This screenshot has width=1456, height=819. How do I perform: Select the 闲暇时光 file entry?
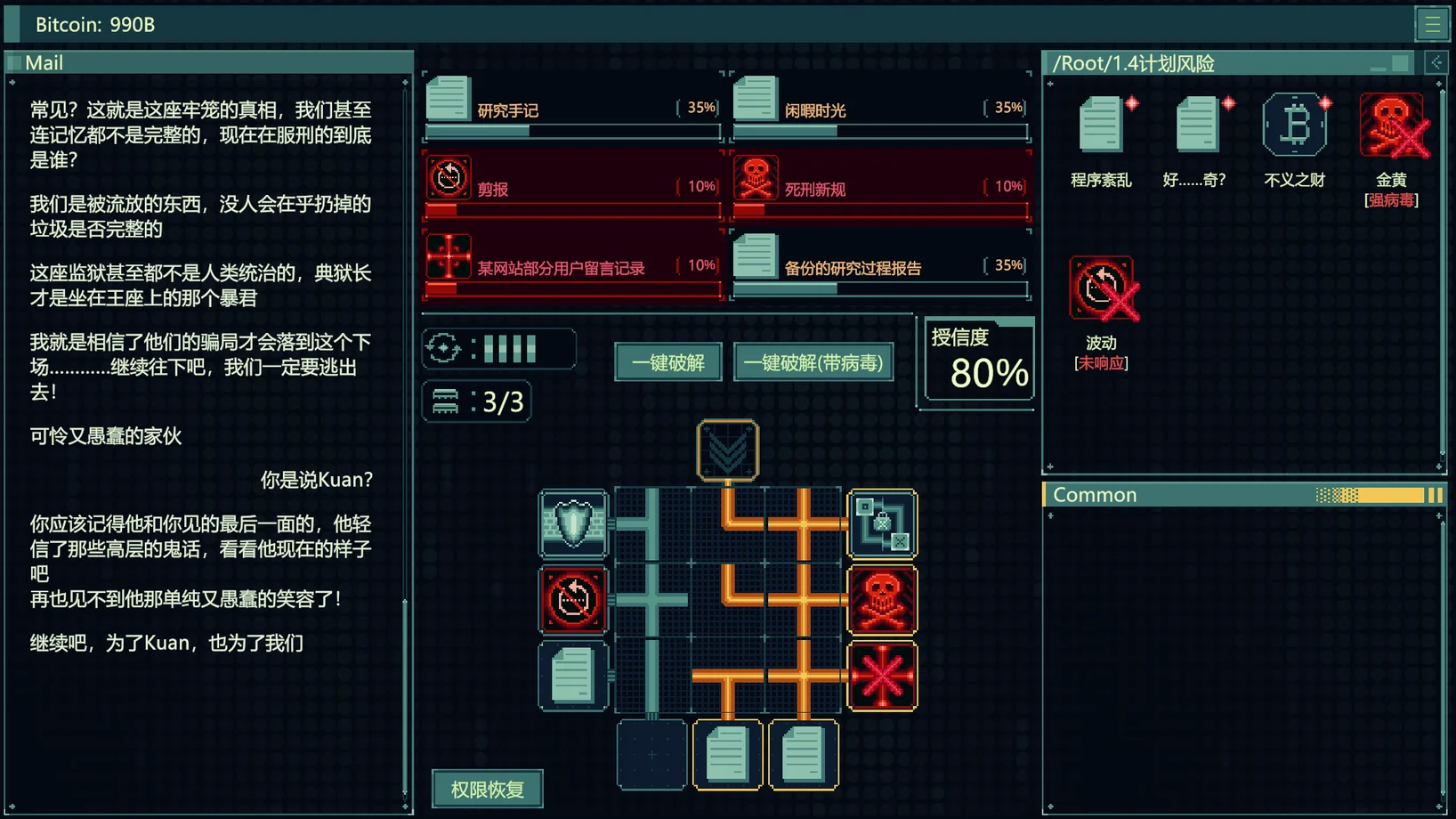(x=880, y=109)
